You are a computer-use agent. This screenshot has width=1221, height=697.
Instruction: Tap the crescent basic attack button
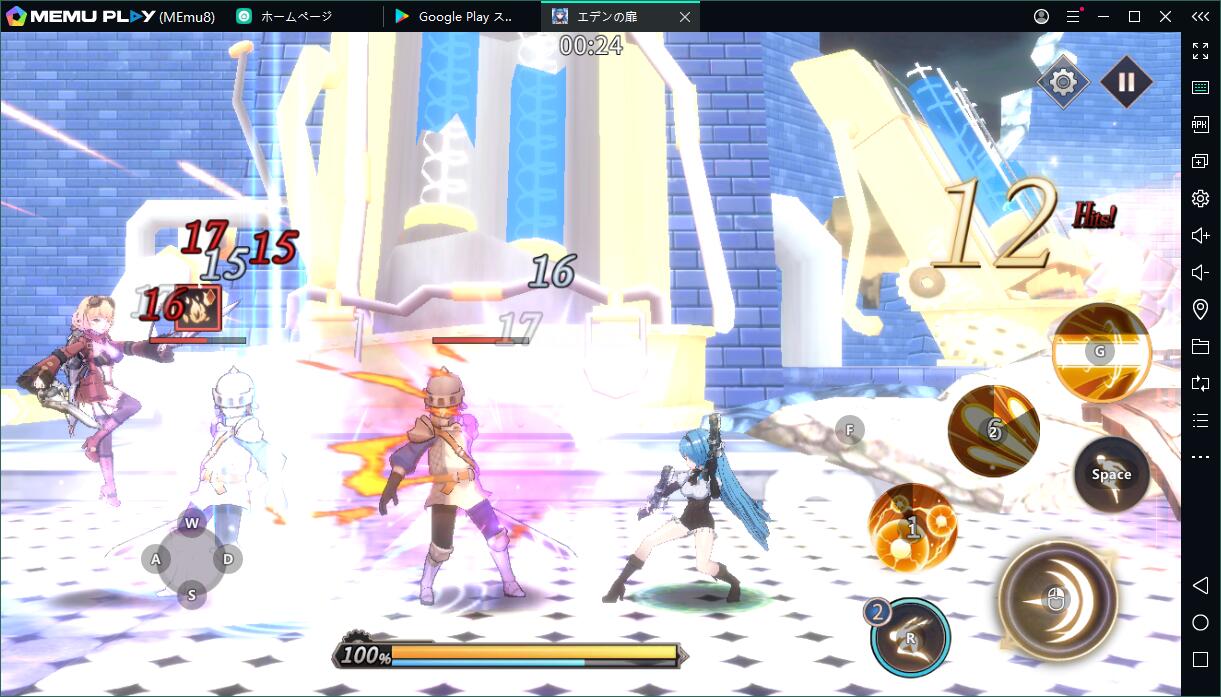tap(1057, 599)
